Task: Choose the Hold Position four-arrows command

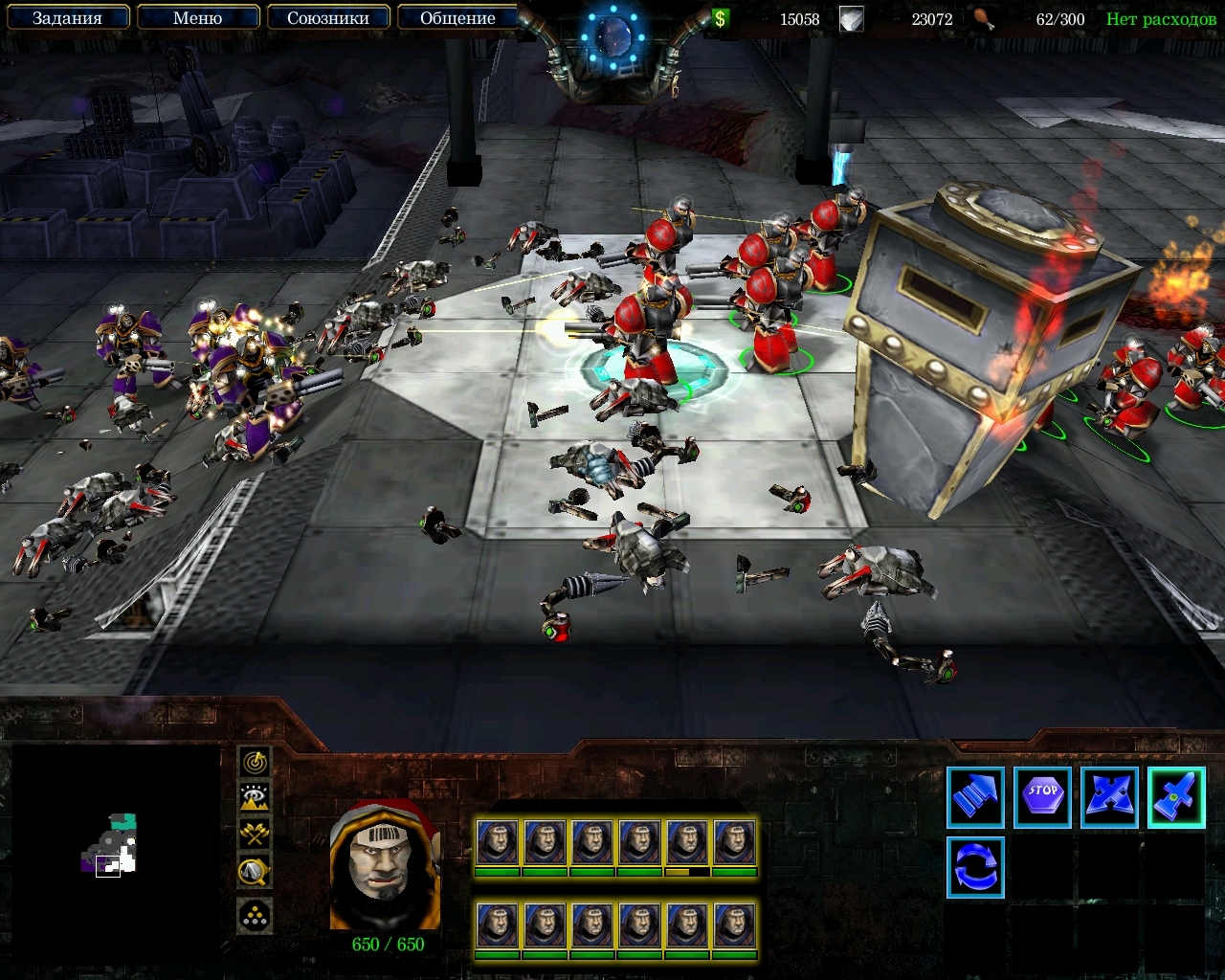Action: click(1109, 797)
